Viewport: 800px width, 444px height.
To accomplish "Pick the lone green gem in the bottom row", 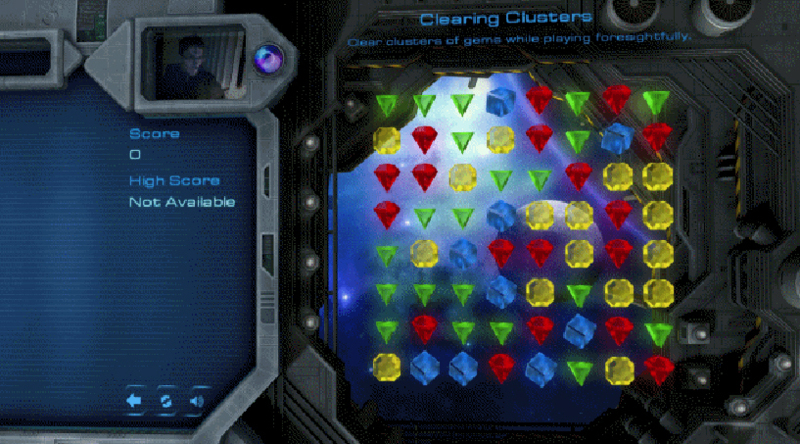I will coord(579,370).
